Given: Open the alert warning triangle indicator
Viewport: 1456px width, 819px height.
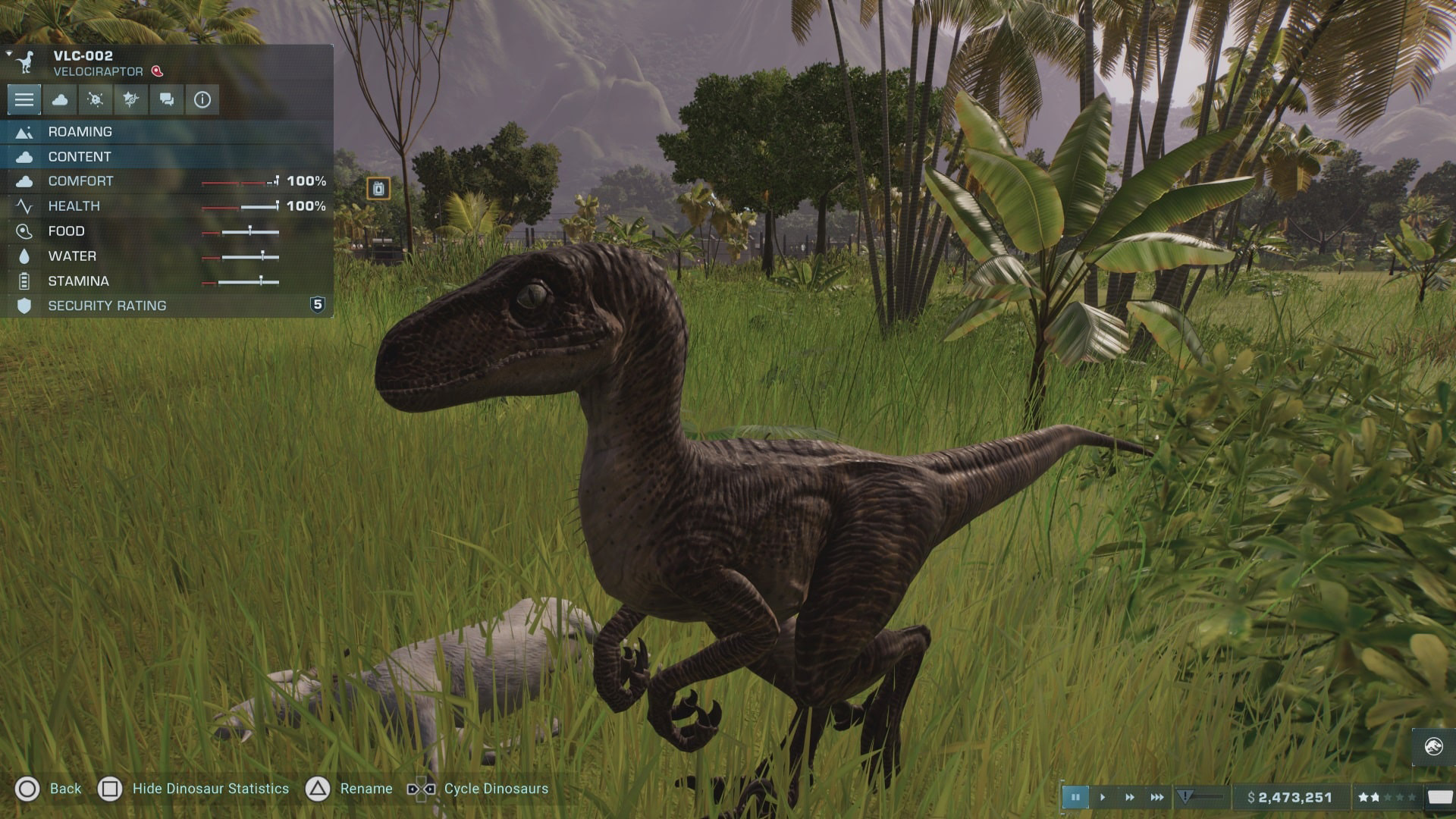Looking at the screenshot, I should [x=1185, y=796].
